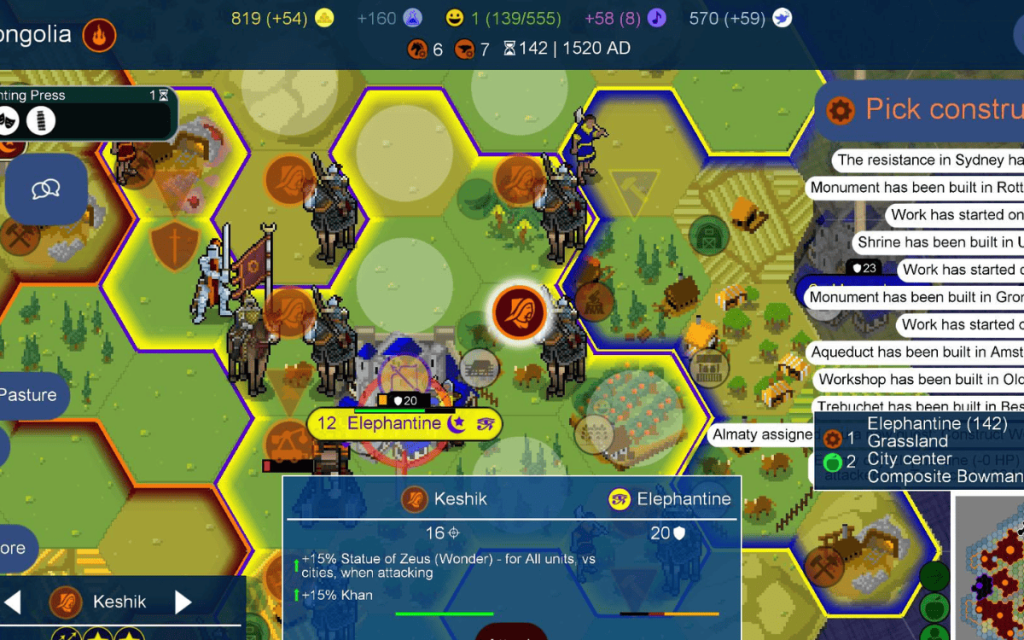1024x640 pixels.
Task: Click the Pasture action button
Action: click(x=30, y=395)
